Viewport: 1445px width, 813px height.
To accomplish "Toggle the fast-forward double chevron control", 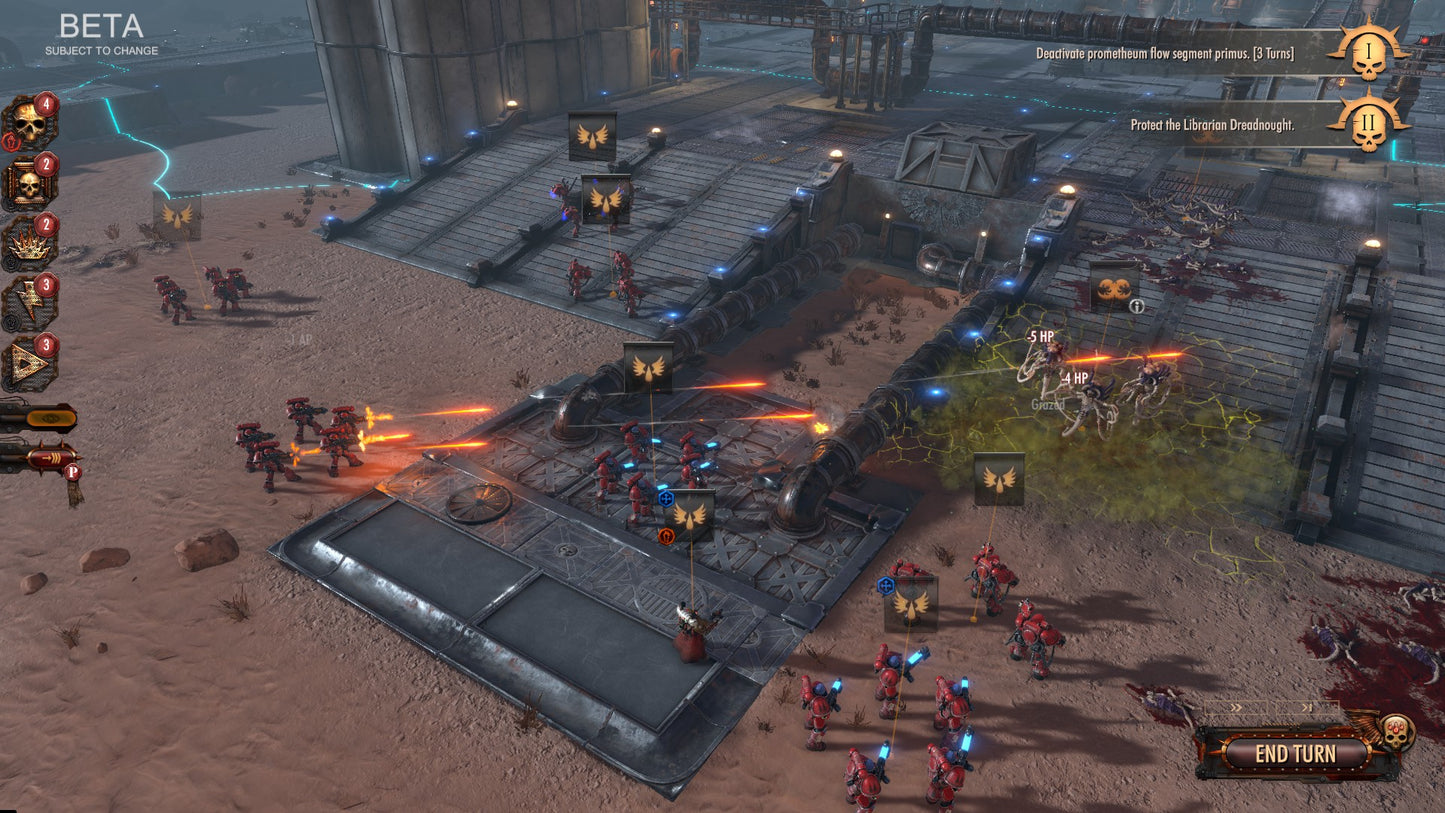I will pyautogui.click(x=1235, y=707).
